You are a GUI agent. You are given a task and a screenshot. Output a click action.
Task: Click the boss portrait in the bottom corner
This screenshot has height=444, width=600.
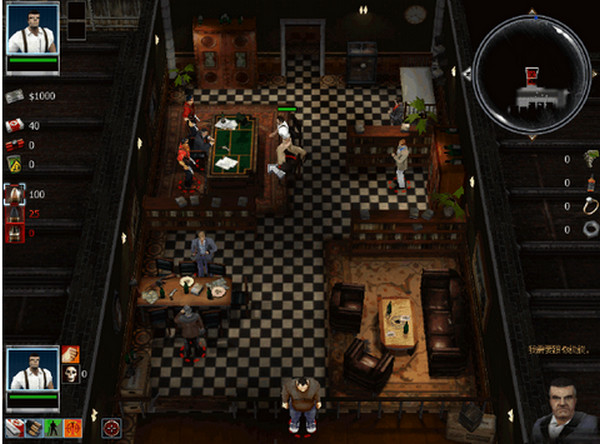[x=567, y=410]
